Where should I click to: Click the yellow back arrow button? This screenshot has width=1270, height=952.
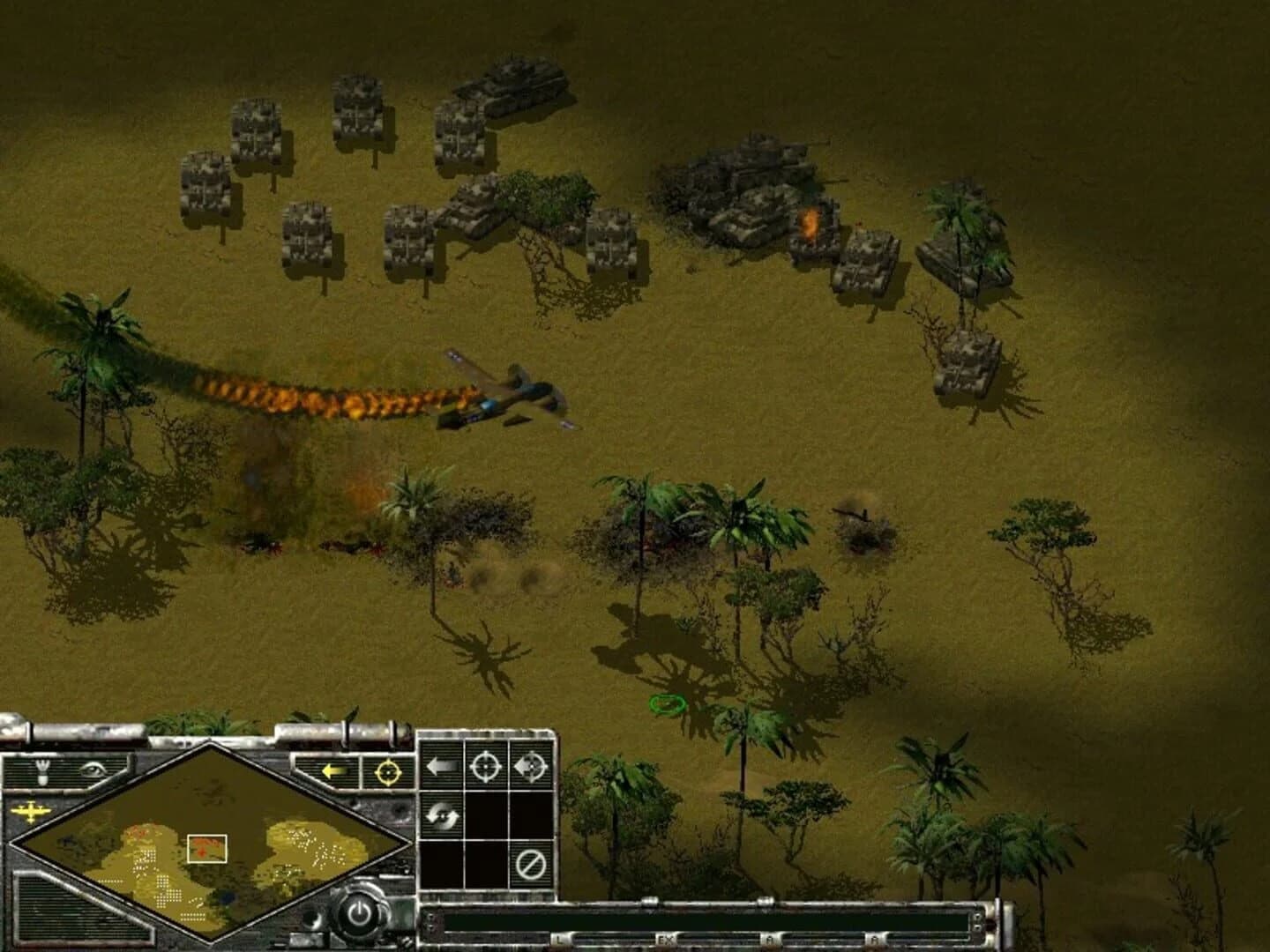(x=332, y=770)
